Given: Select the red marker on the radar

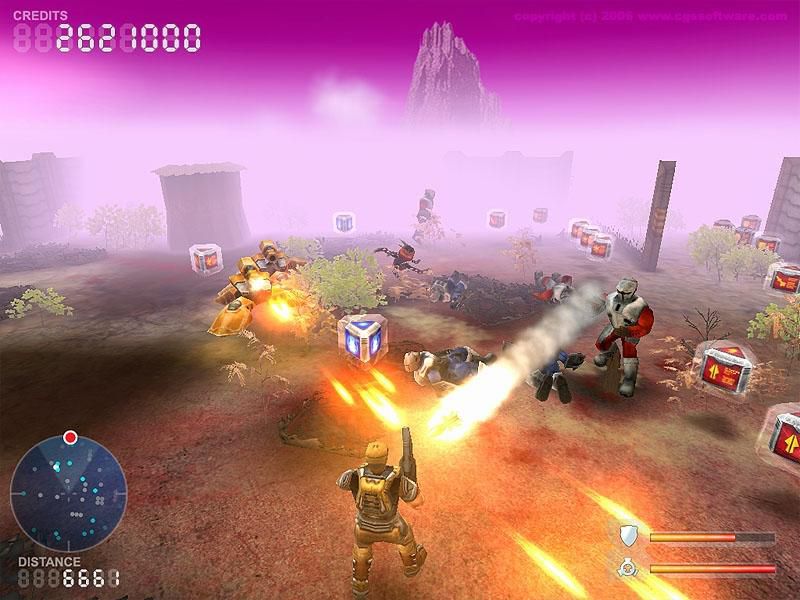Looking at the screenshot, I should point(70,437).
